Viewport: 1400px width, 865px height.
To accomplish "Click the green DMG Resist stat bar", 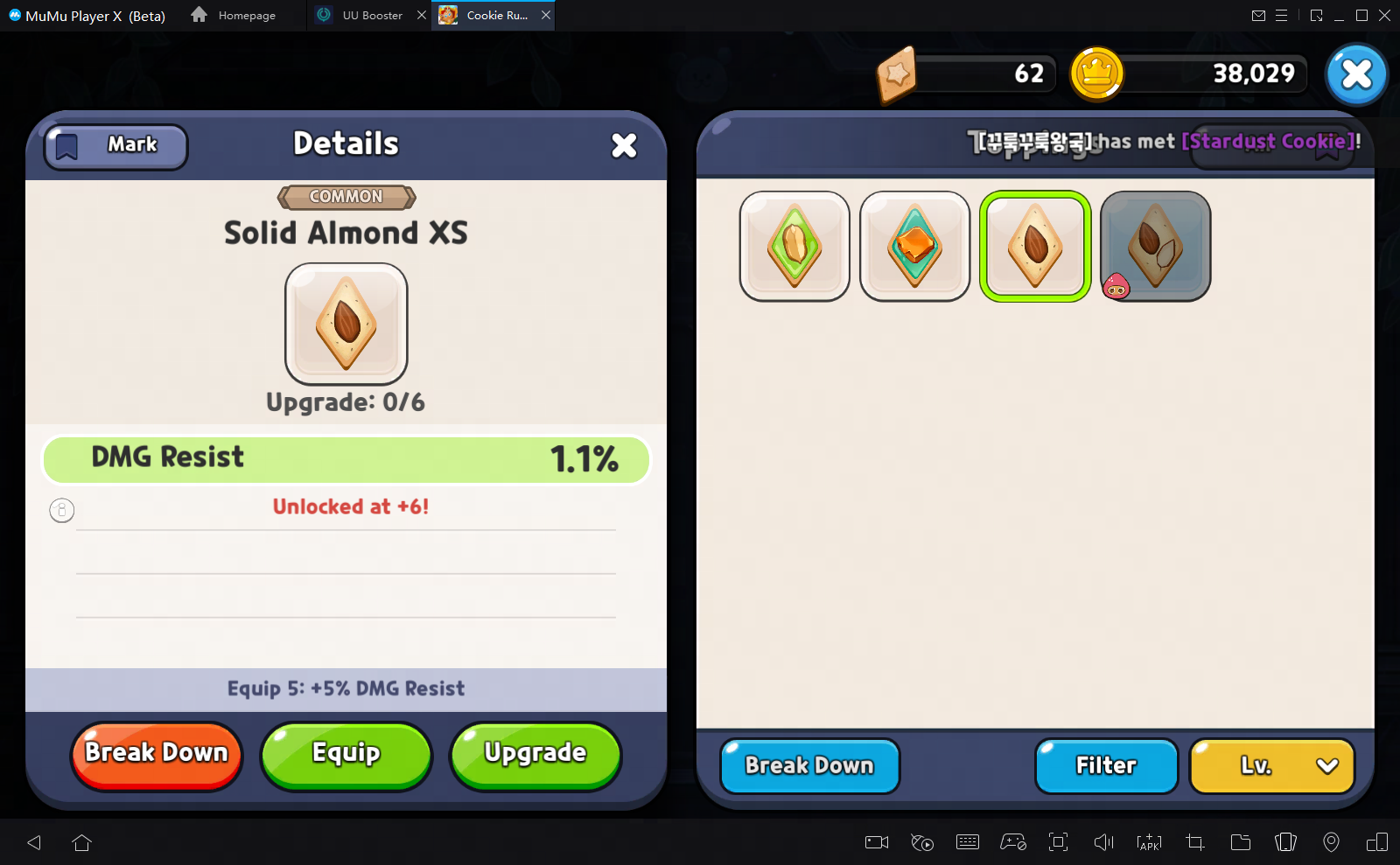I will (x=346, y=458).
